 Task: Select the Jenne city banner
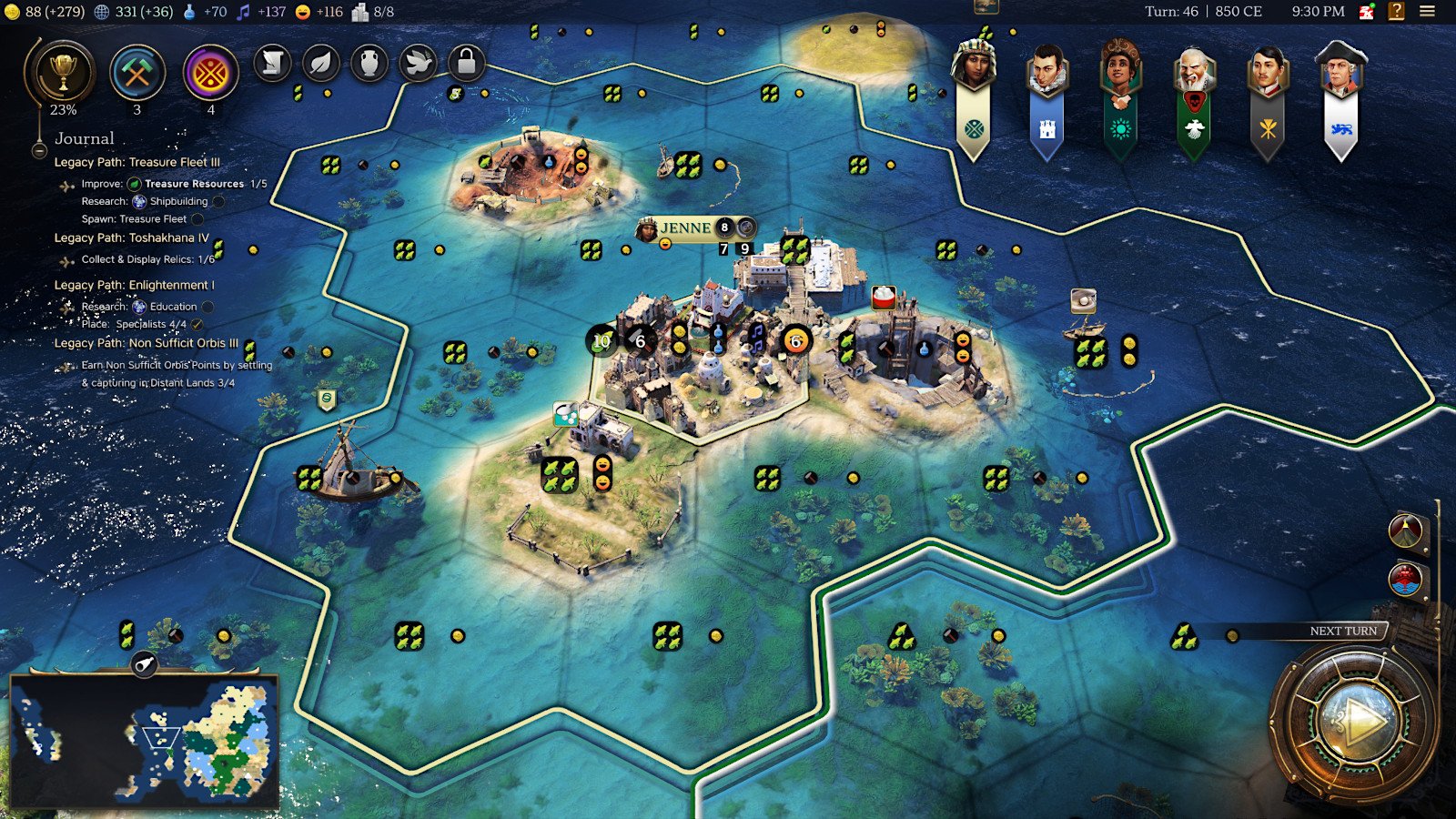tap(686, 227)
